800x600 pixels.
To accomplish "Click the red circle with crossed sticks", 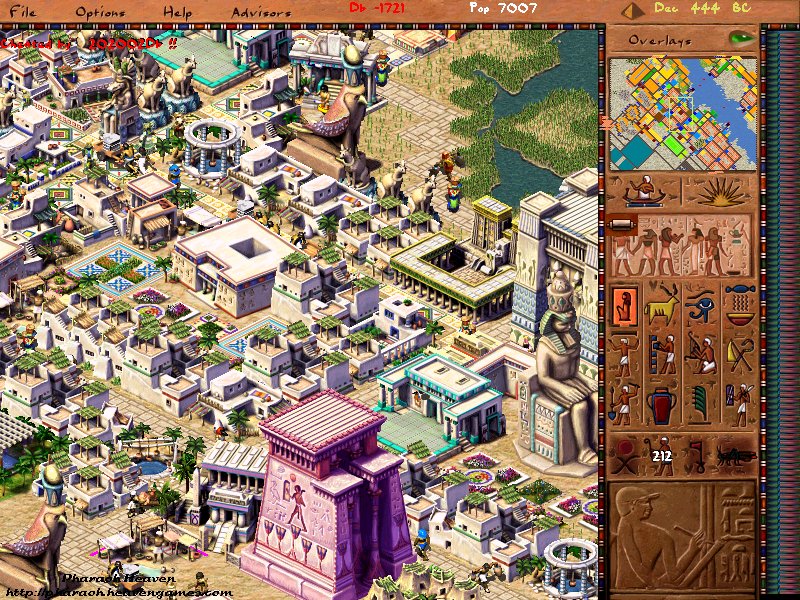I will 626,456.
